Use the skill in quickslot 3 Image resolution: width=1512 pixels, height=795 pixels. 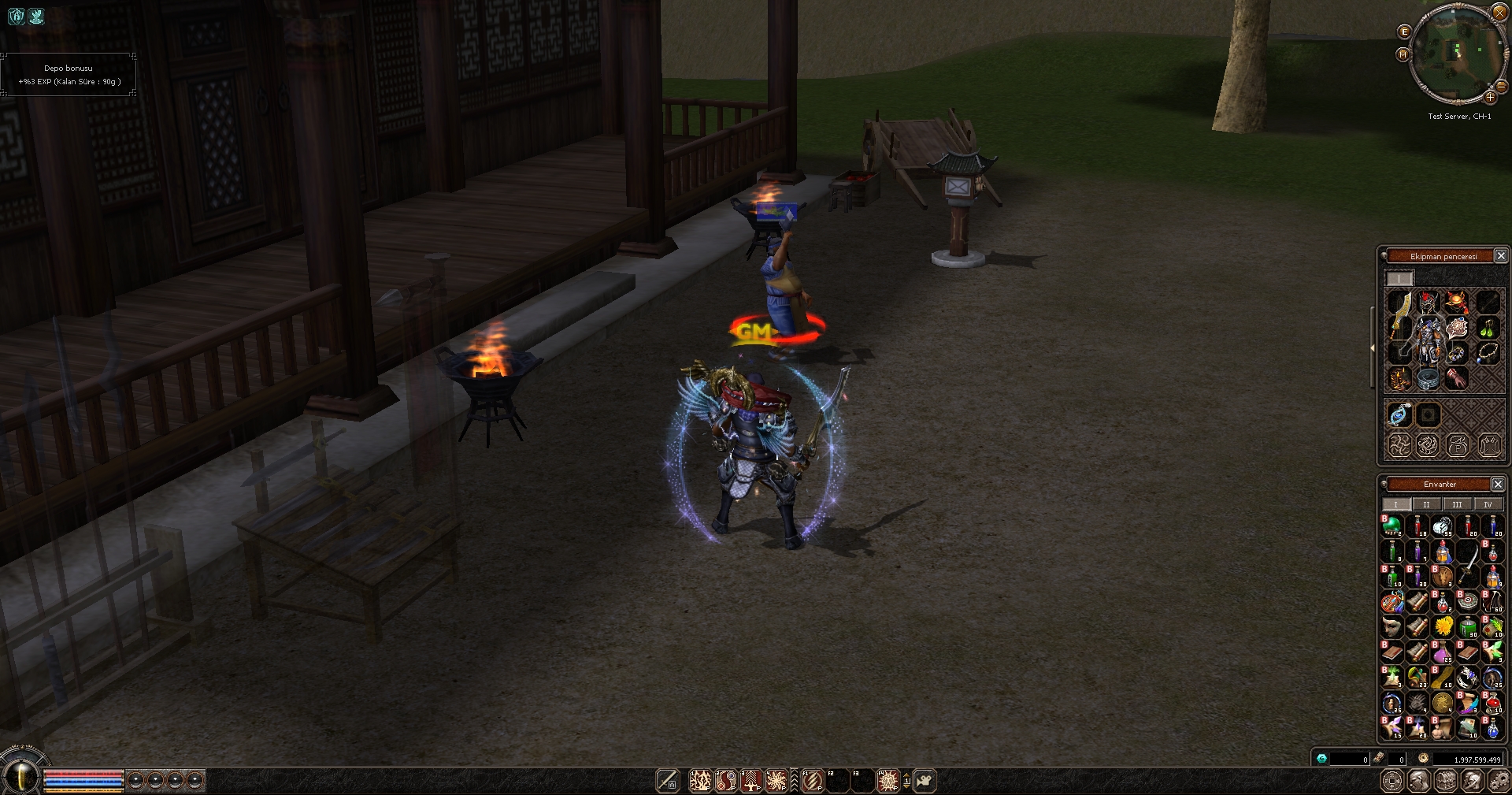(x=750, y=781)
